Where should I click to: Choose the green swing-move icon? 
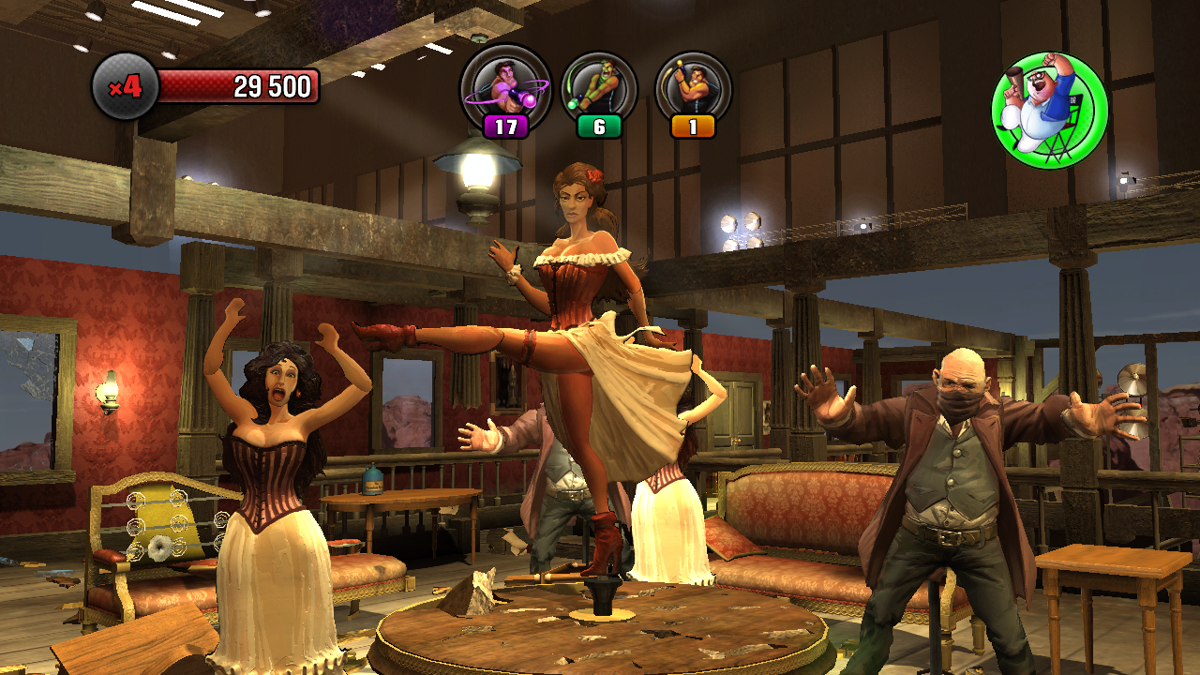coord(599,88)
